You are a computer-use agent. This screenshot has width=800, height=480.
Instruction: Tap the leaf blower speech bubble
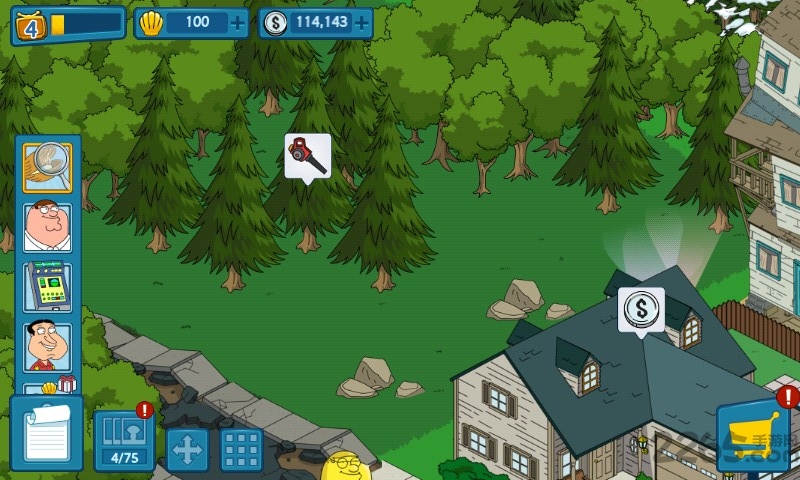click(x=307, y=155)
